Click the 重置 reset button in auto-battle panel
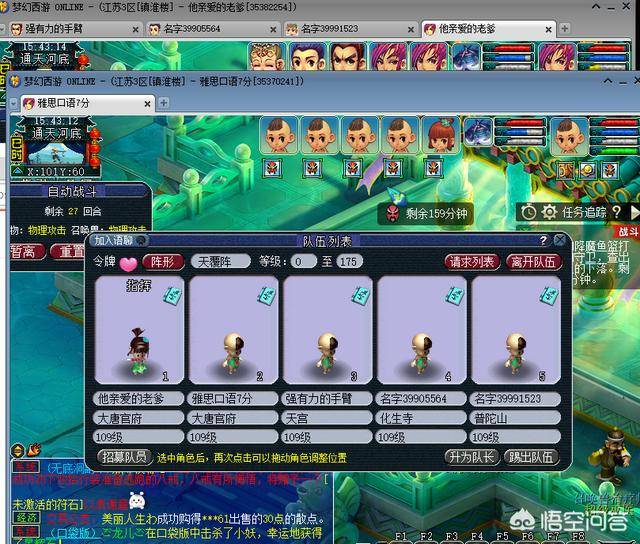640x544 pixels. pos(72,252)
